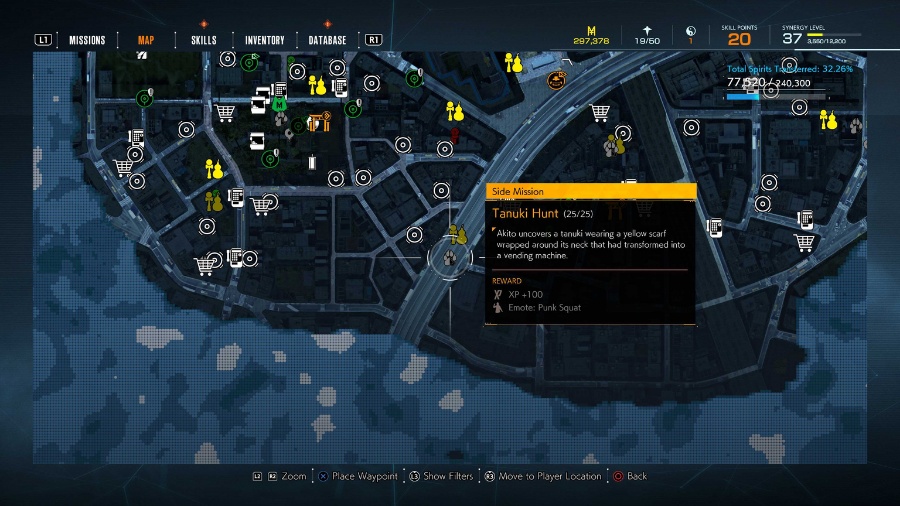Switch to the Skills tab
This screenshot has width=900, height=506.
coord(203,40)
